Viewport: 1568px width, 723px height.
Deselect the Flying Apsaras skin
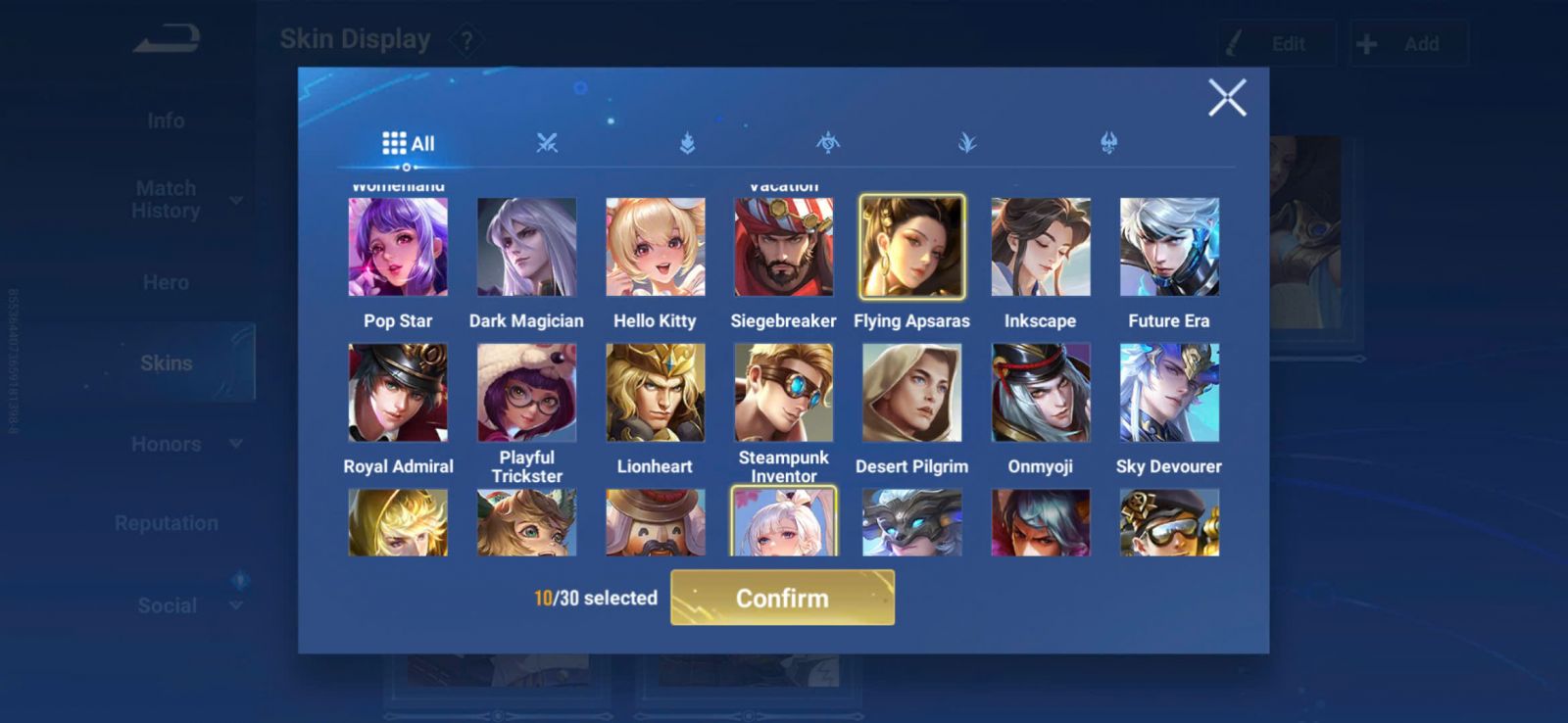pos(911,247)
